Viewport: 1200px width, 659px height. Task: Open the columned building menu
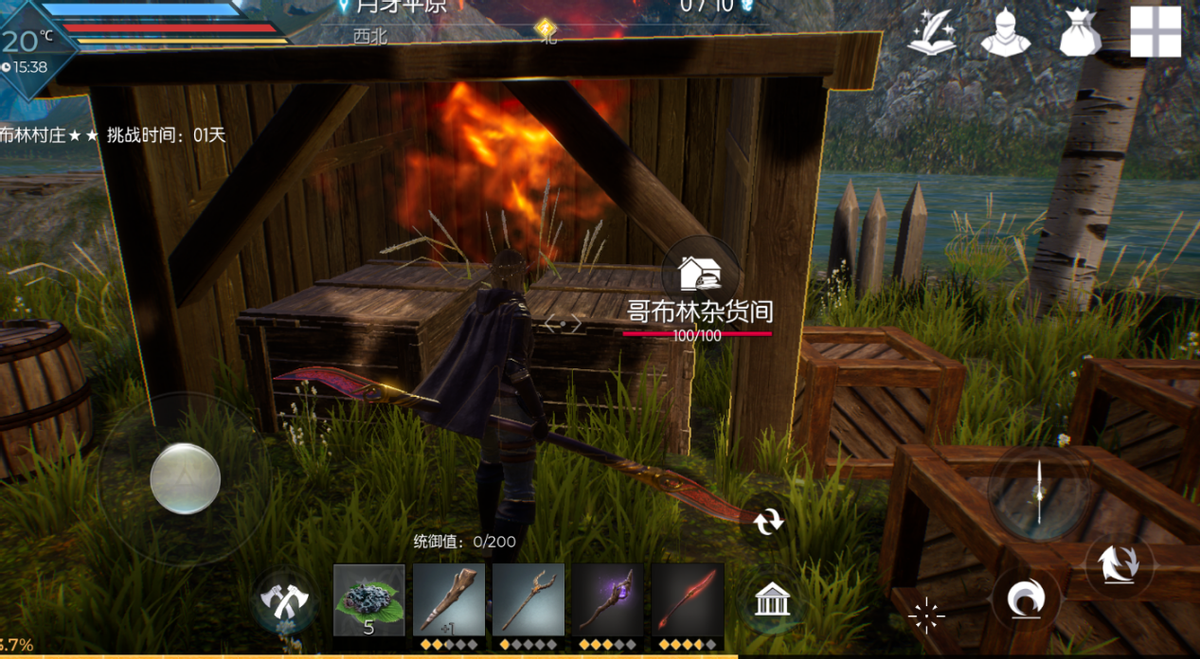click(x=772, y=601)
